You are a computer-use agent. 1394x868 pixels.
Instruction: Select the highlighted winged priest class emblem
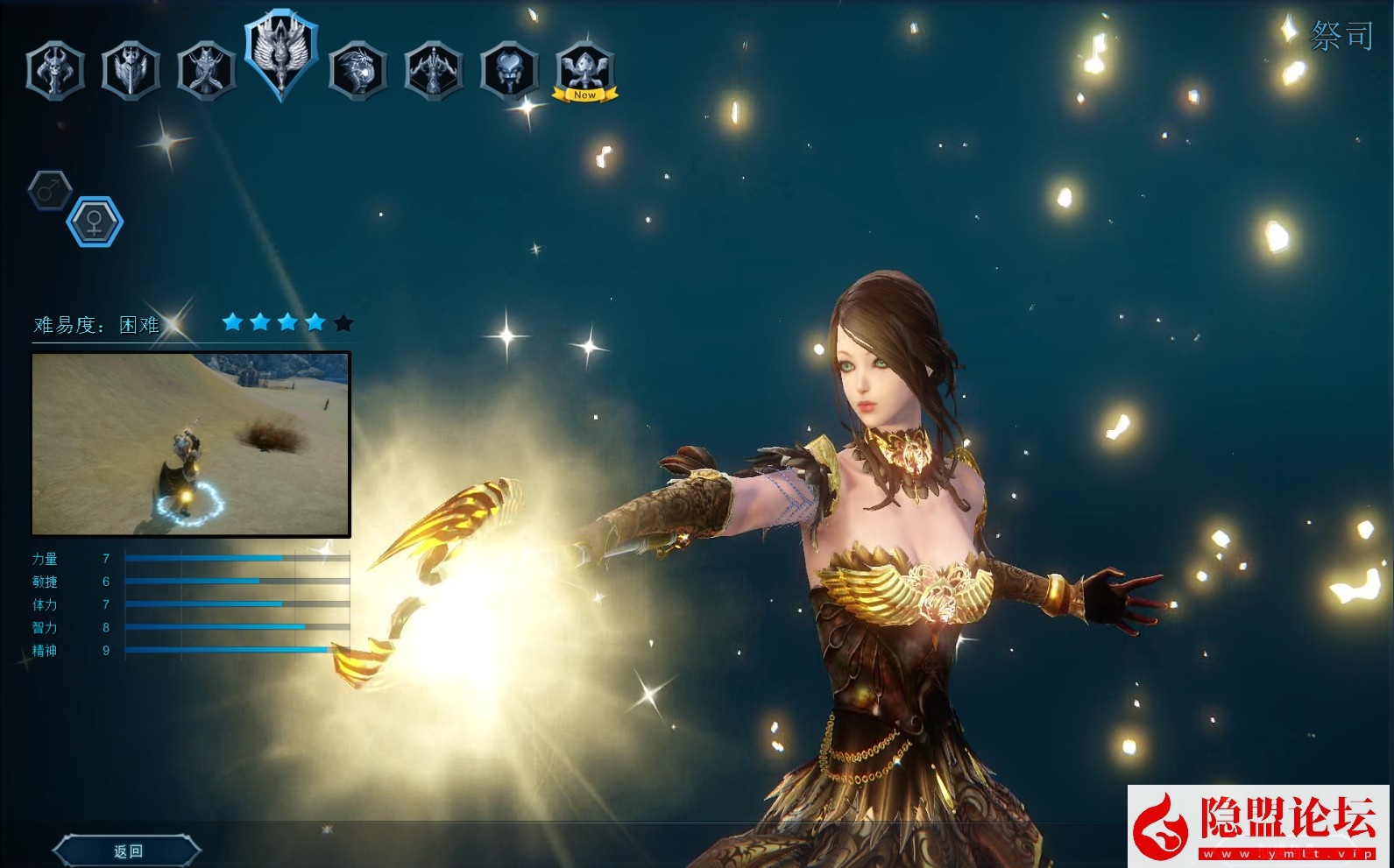[x=281, y=54]
